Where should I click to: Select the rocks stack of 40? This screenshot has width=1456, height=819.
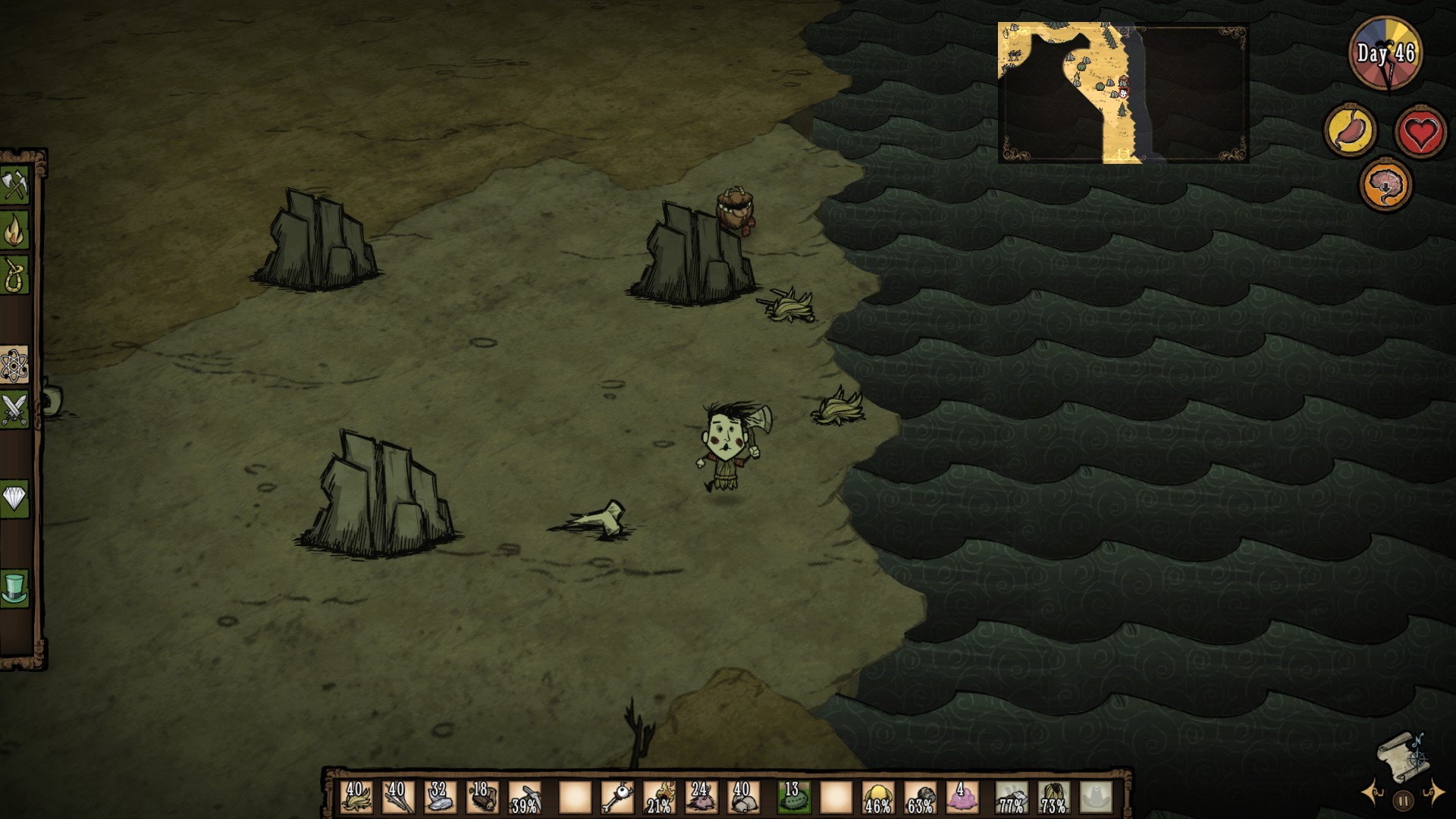[x=743, y=798]
